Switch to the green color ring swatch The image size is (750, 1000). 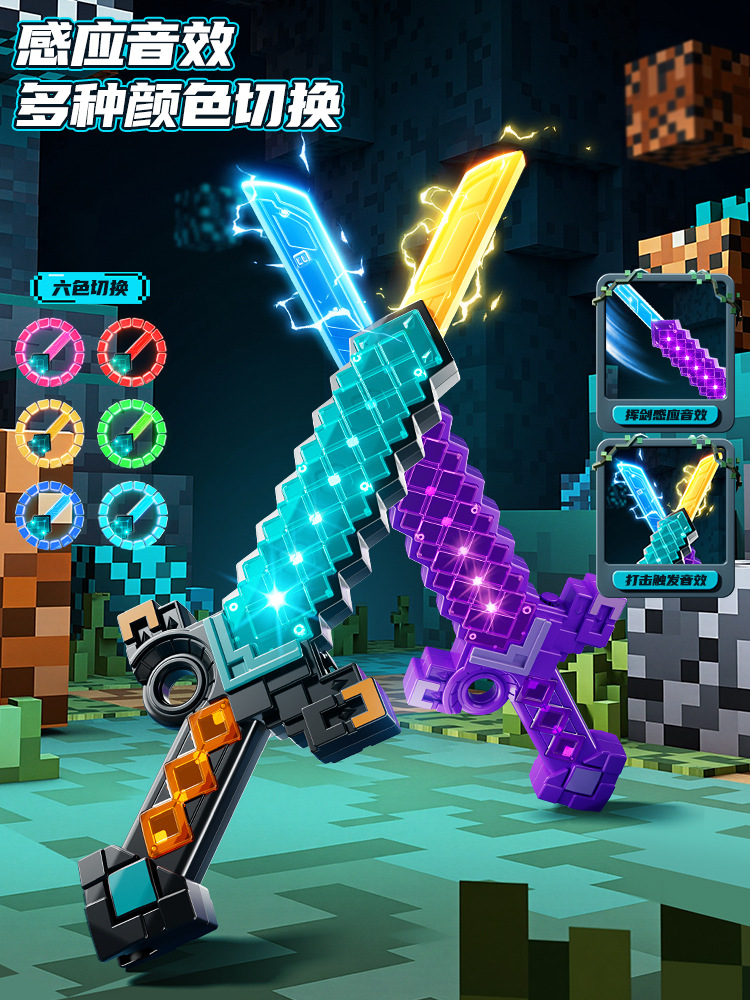pyautogui.click(x=132, y=432)
